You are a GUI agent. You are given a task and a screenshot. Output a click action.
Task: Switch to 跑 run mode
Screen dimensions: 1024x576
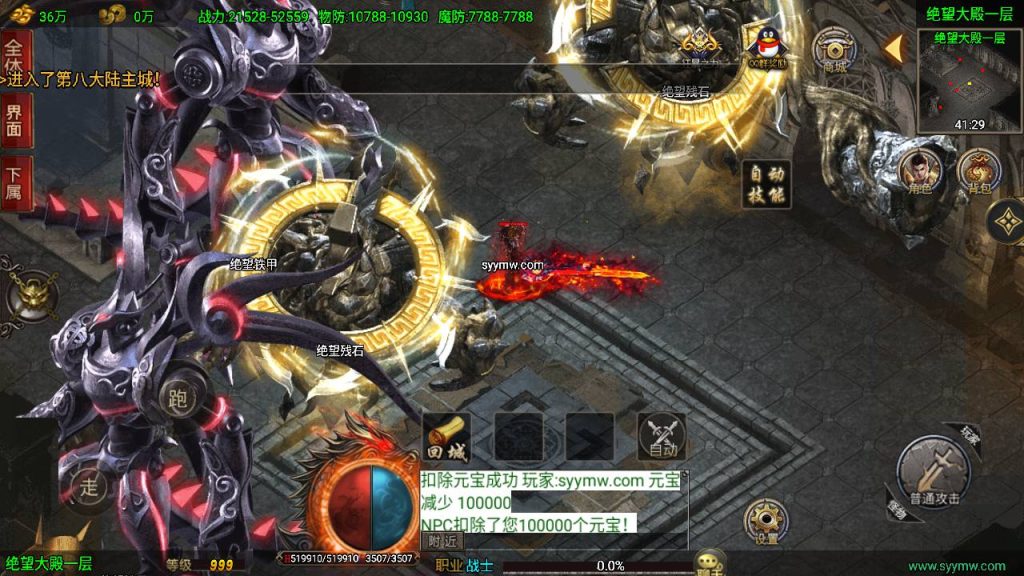pyautogui.click(x=180, y=396)
